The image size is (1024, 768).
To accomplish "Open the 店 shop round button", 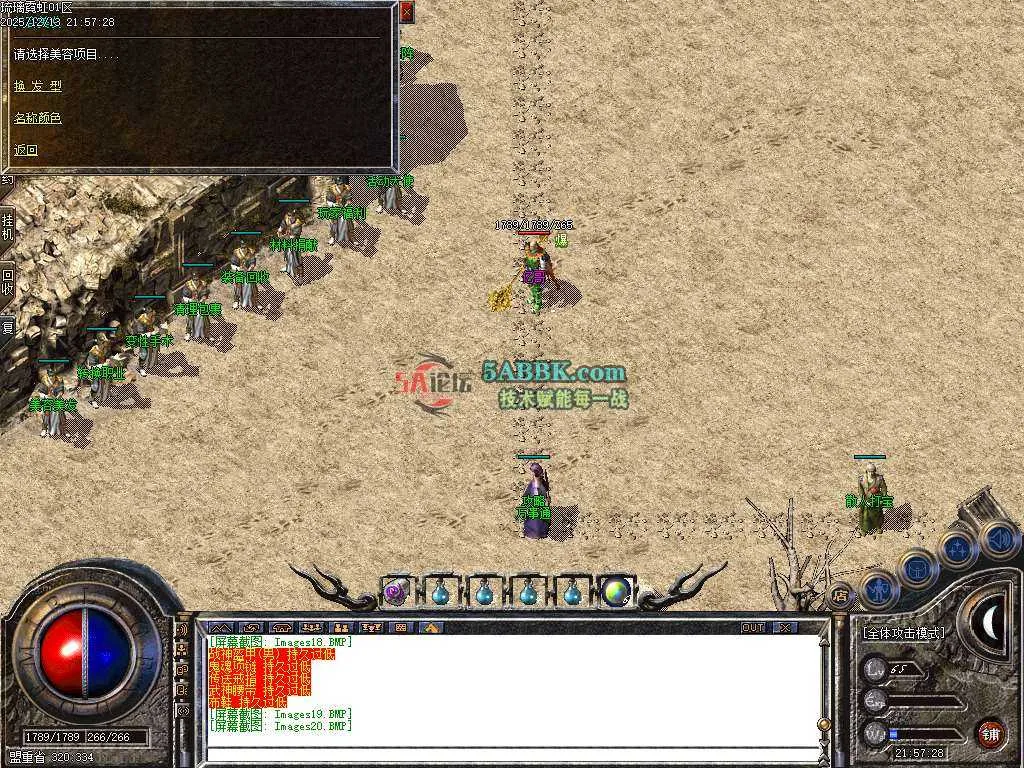I will click(841, 596).
